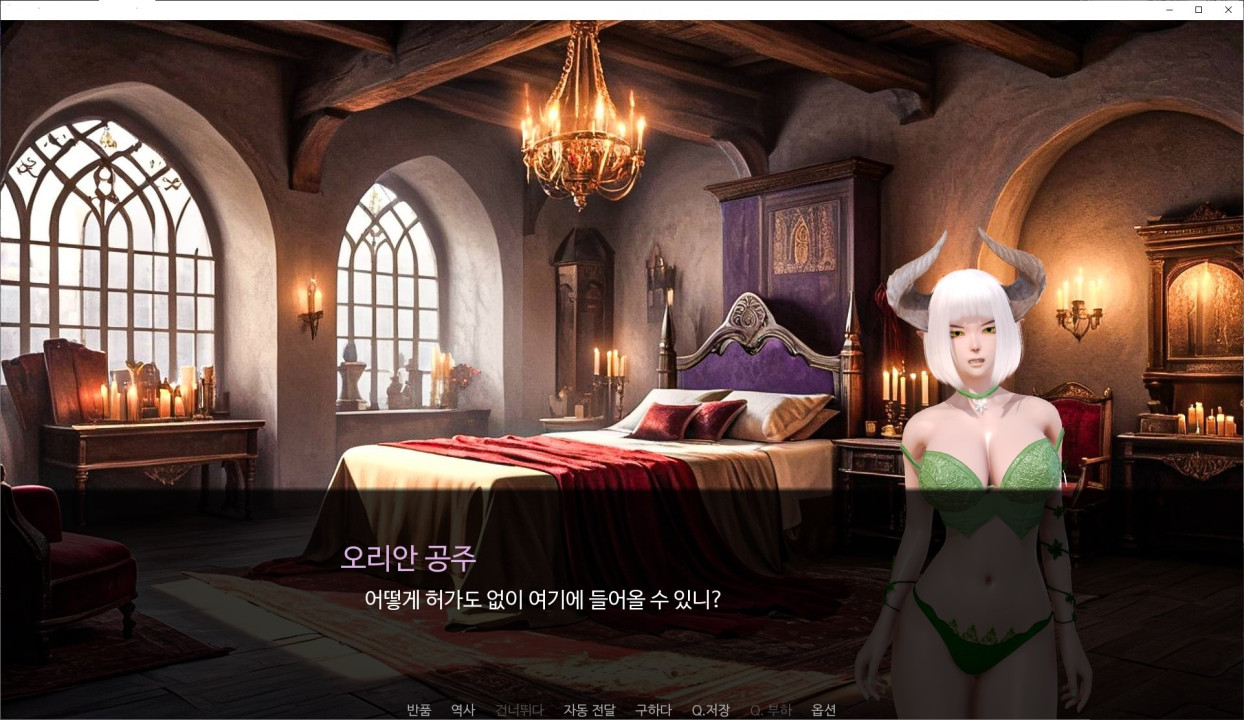Image resolution: width=1244 pixels, height=720 pixels.
Task: Click the 반품 (Back) quick menu button
Action: (418, 710)
